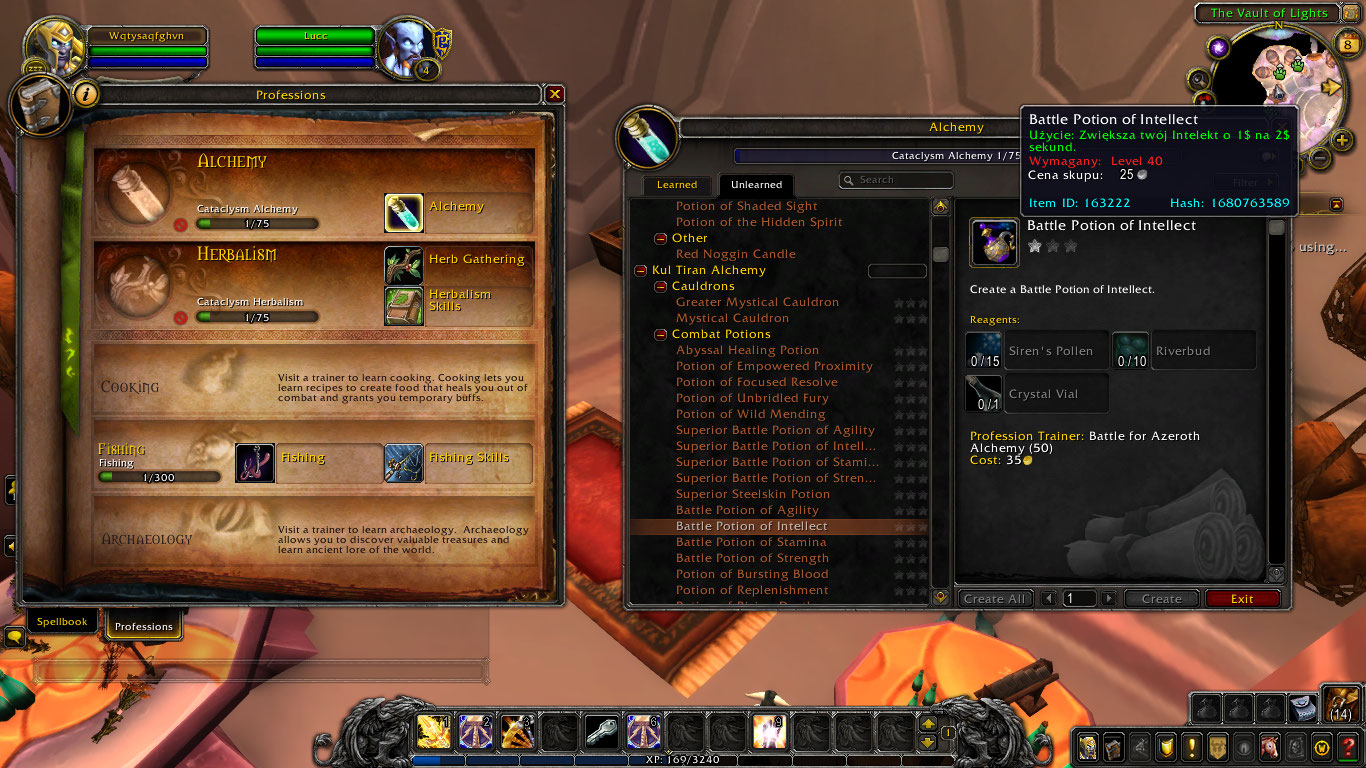Open the Spellbook tab
Viewport: 1366px width, 768px height.
[x=61, y=621]
